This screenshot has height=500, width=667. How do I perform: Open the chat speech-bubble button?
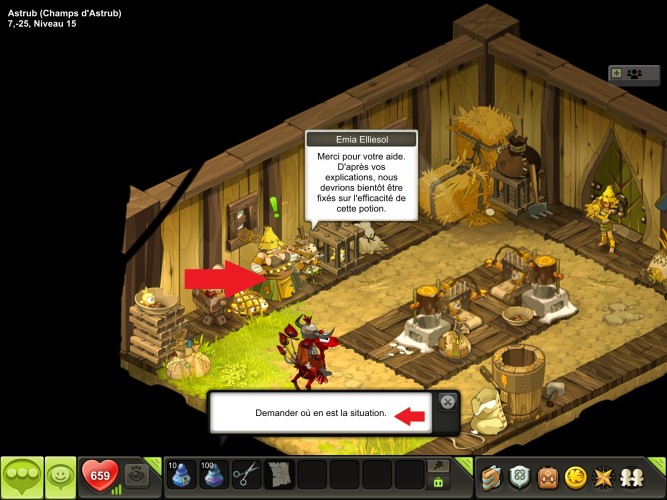[x=22, y=475]
